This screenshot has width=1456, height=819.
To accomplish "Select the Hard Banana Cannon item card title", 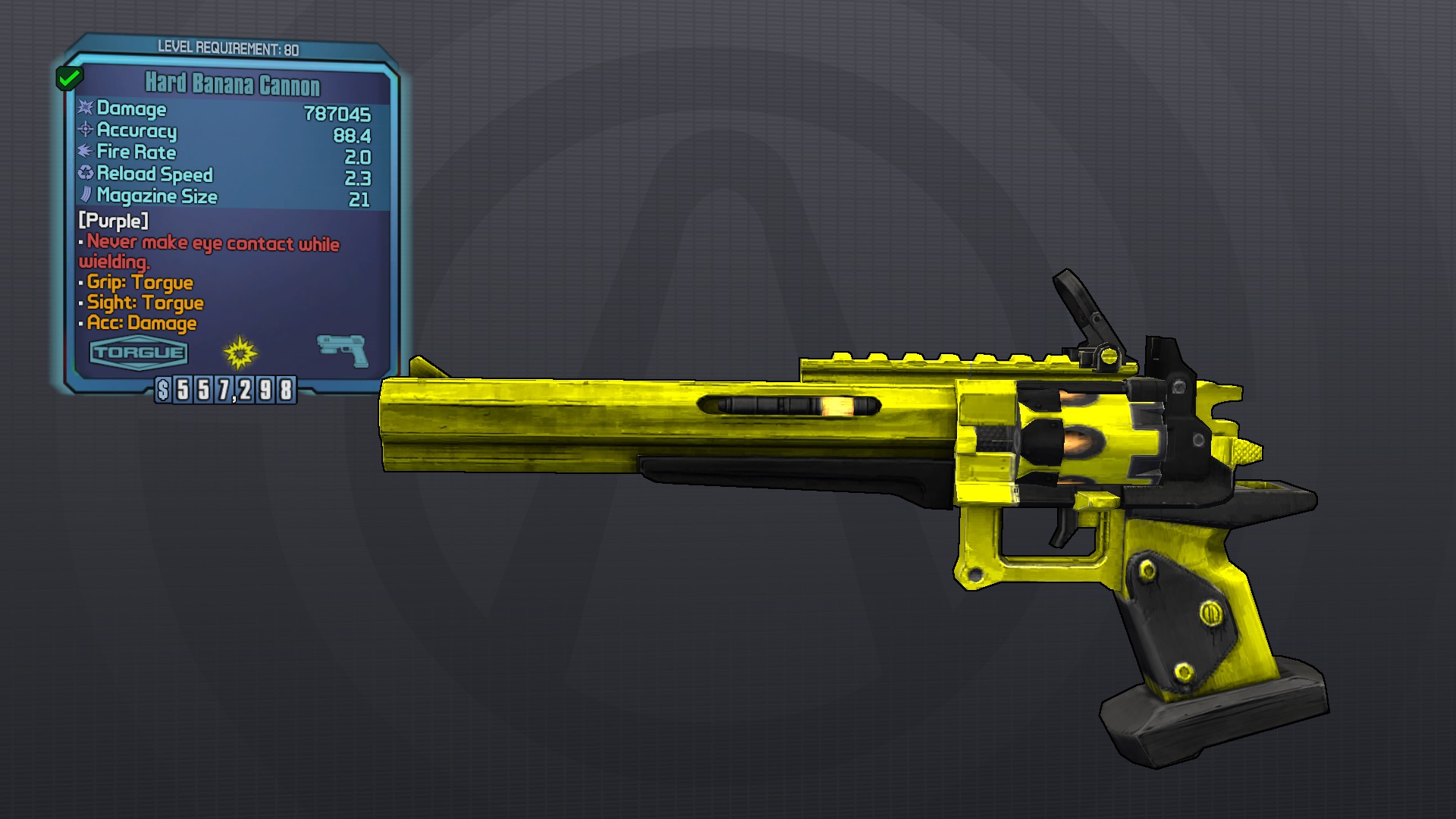I will click(x=232, y=83).
